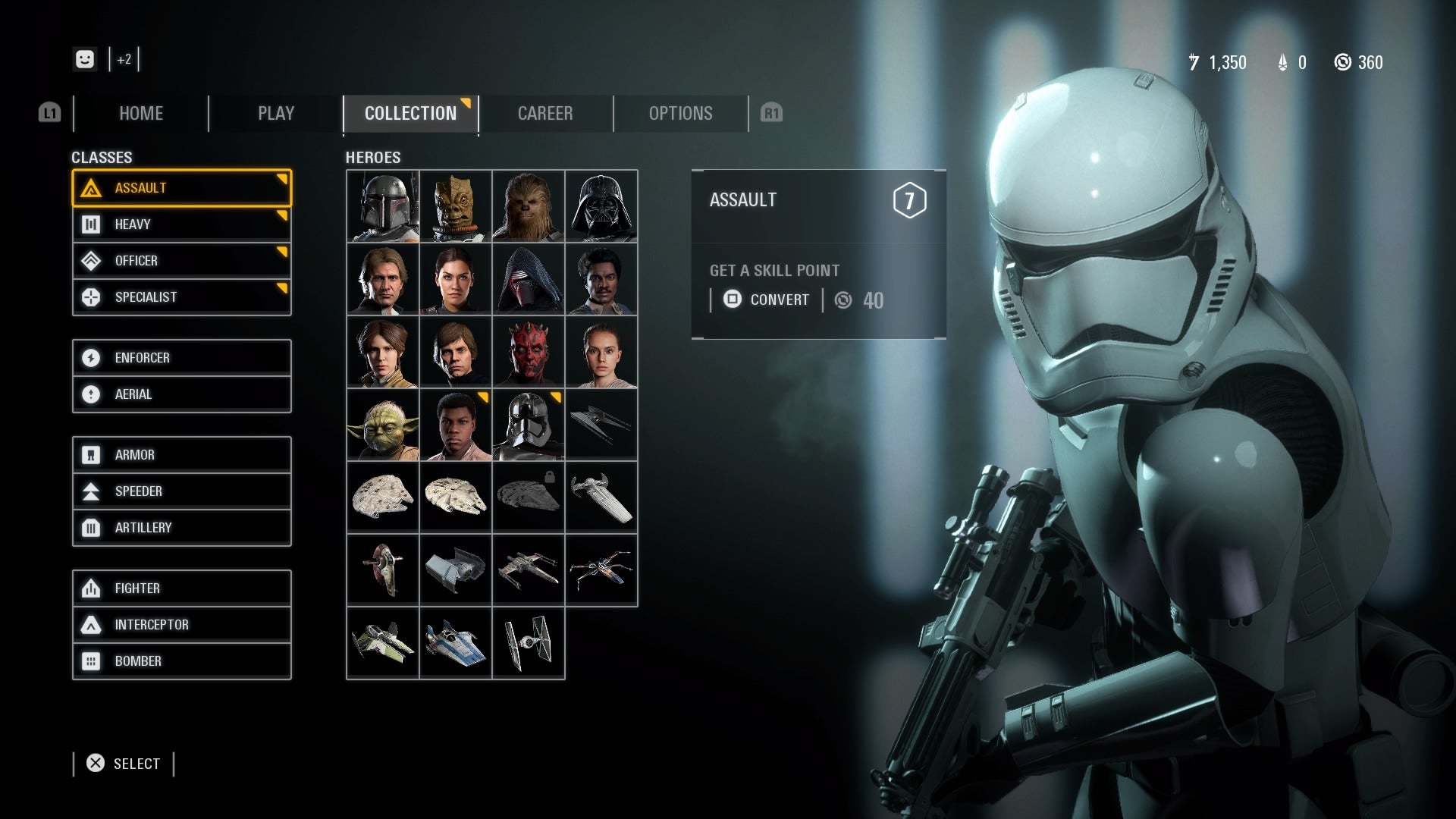Screen dimensions: 1456x819
Task: Click the Aerial class icon
Action: point(93,394)
